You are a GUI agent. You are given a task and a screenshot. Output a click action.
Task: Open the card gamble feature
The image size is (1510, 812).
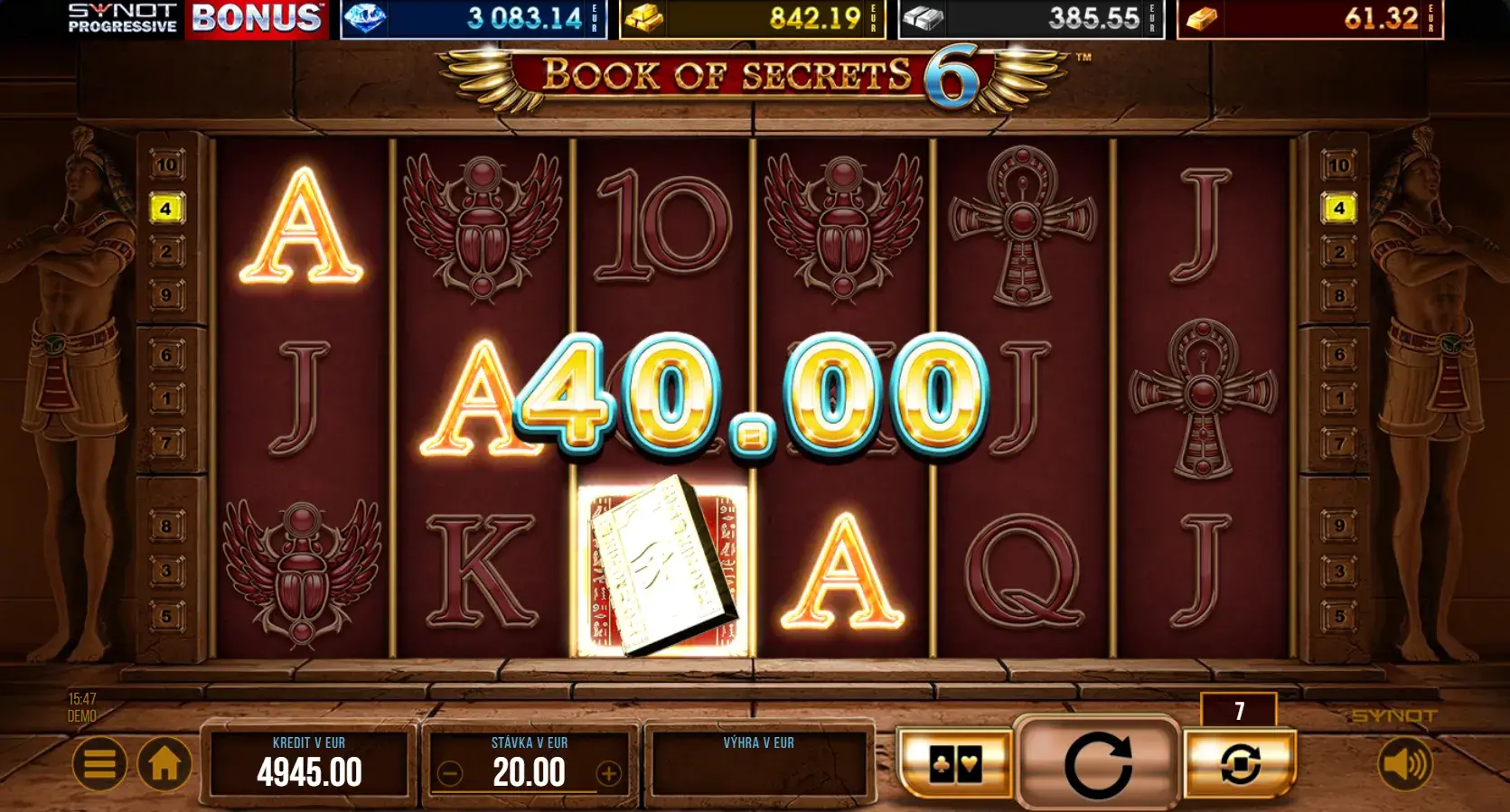pyautogui.click(x=955, y=764)
